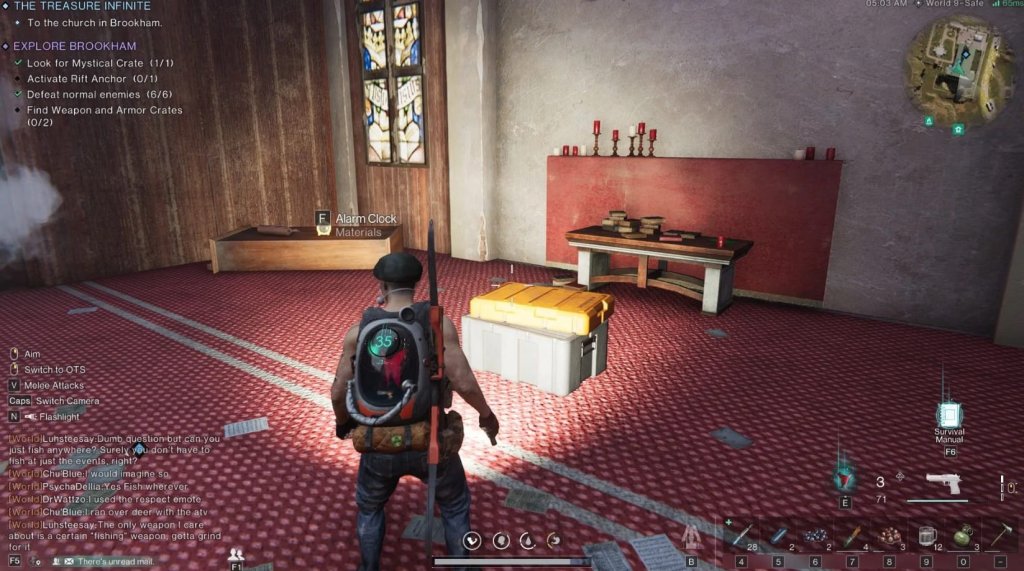The image size is (1024, 571).
Task: Select the green grenade hotbar slot
Action: (961, 535)
